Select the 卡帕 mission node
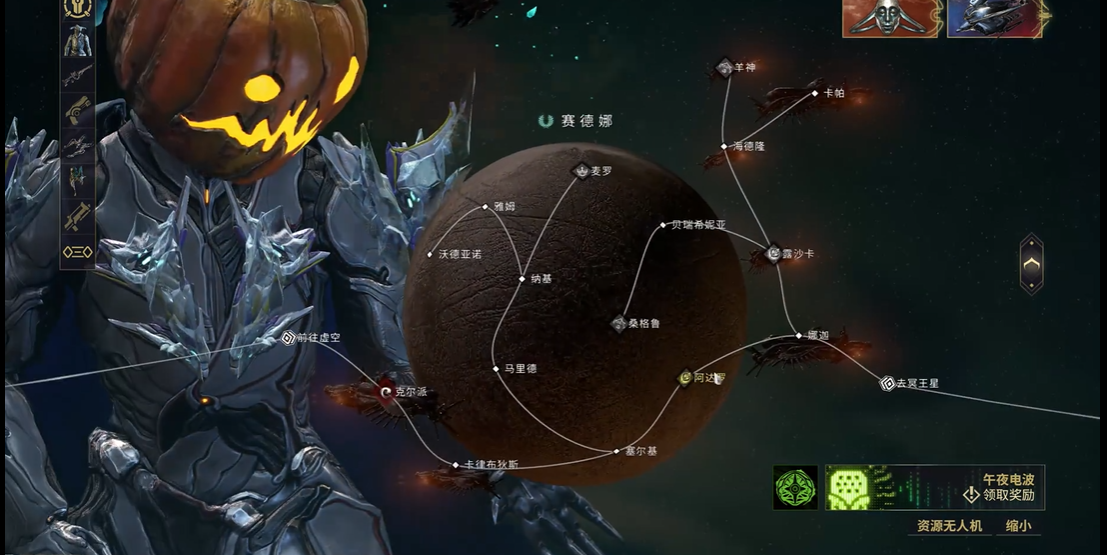Image resolution: width=1107 pixels, height=555 pixels. (x=815, y=93)
